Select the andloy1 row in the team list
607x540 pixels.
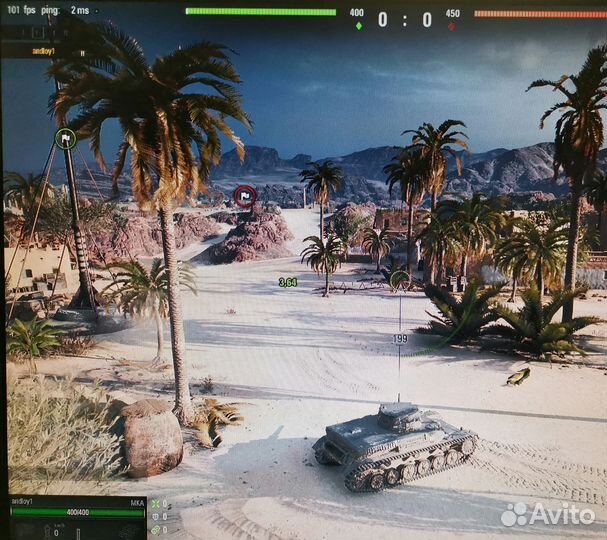coord(42,50)
